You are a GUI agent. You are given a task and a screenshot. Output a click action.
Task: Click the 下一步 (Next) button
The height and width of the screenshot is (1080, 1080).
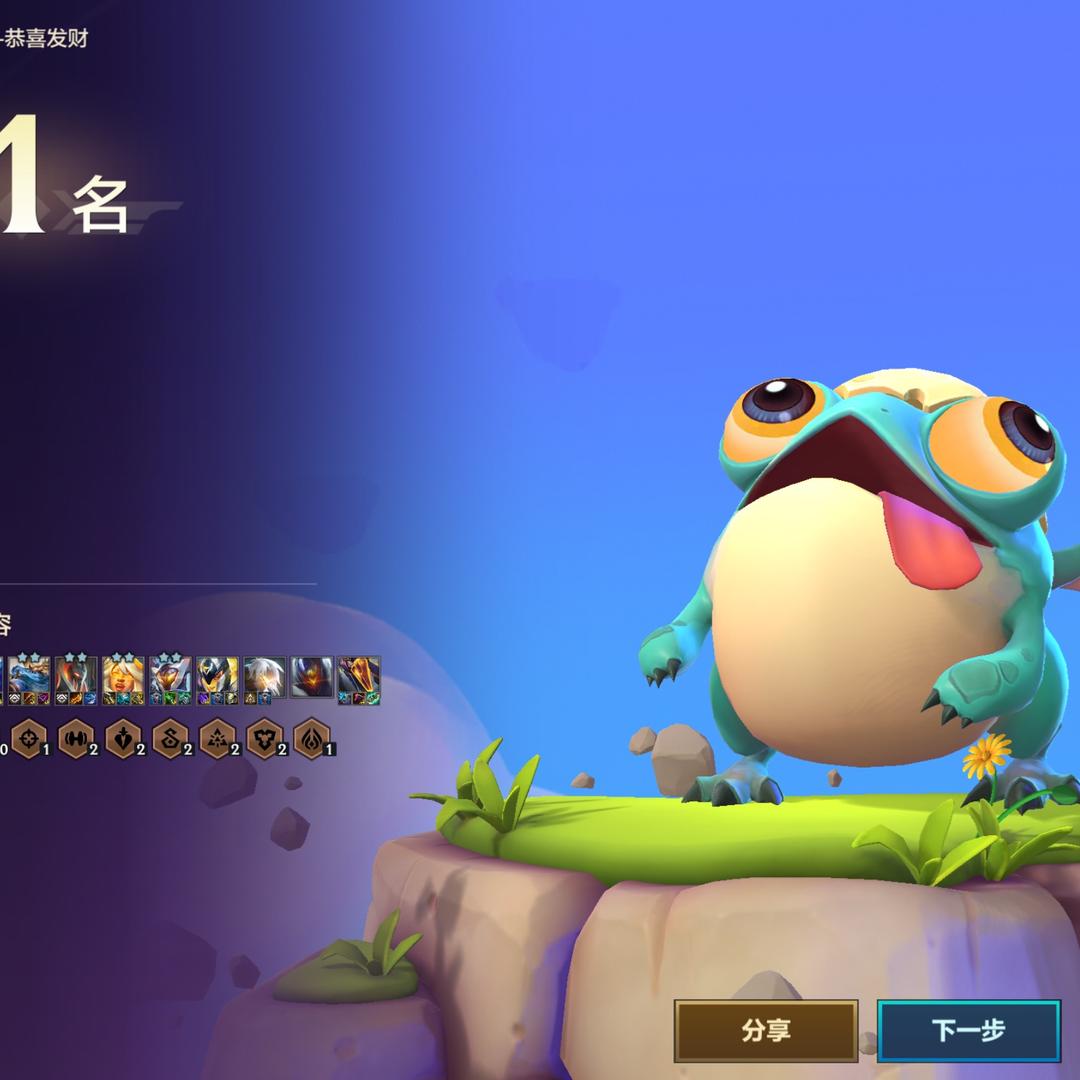pos(968,1030)
